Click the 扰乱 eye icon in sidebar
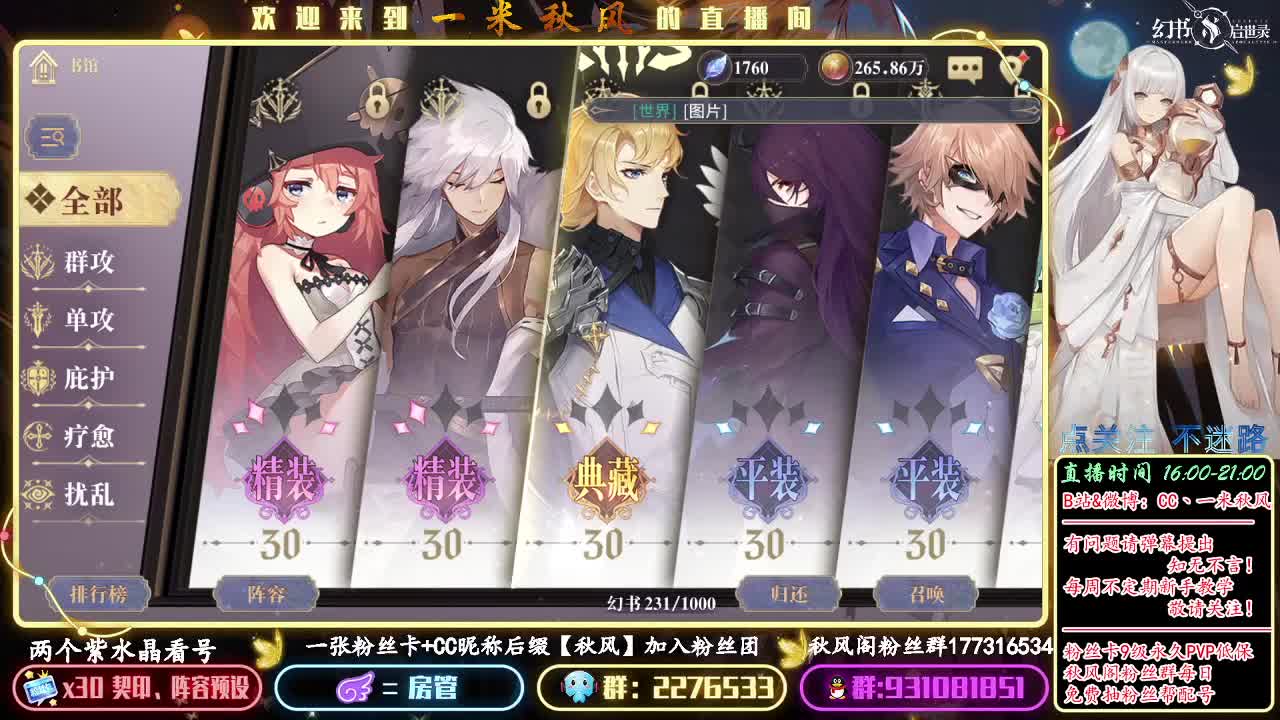The width and height of the screenshot is (1280, 720). pos(40,495)
